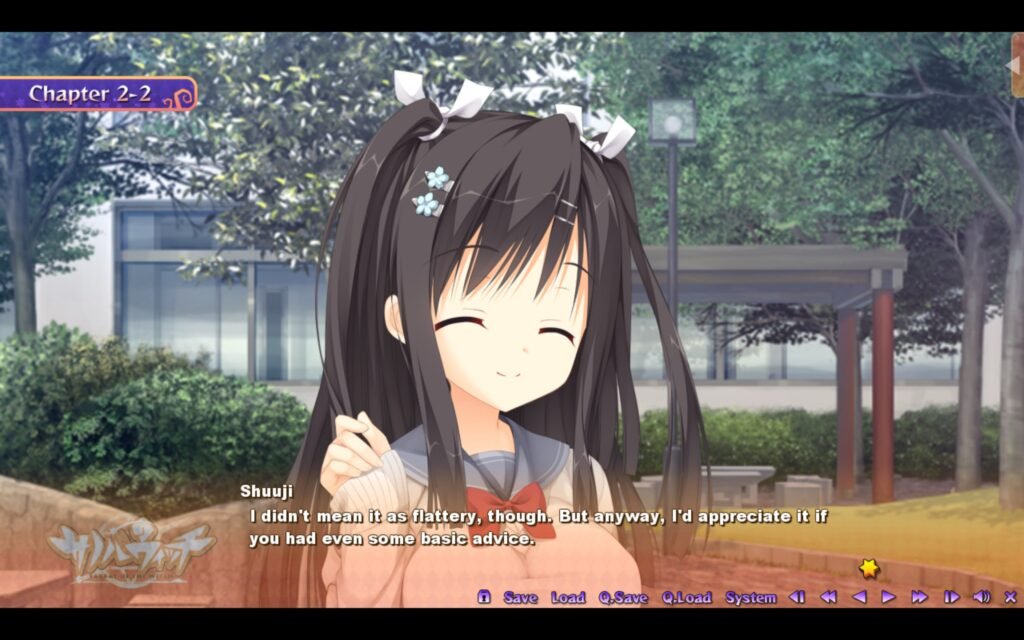Toggle the lock icon in toolbar

point(484,597)
